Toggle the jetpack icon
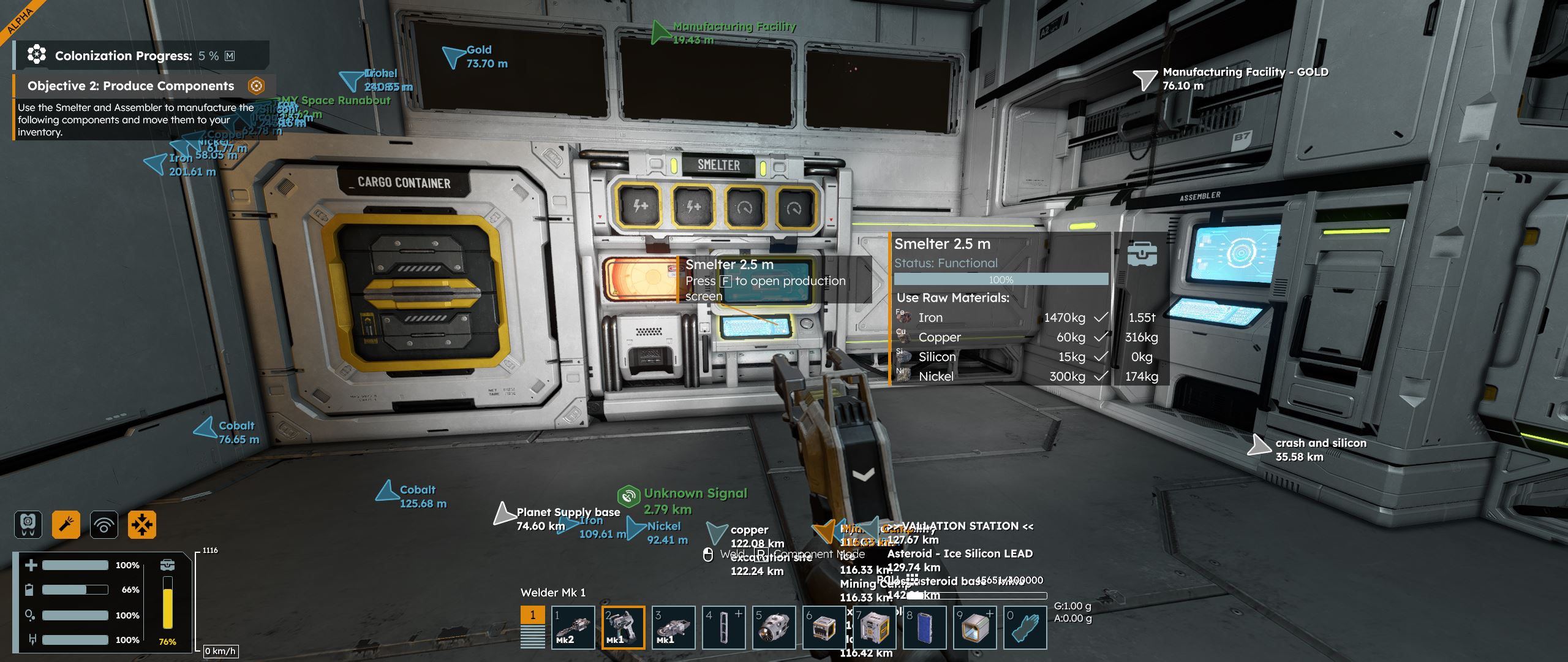The width and height of the screenshot is (1568, 662). click(x=28, y=525)
